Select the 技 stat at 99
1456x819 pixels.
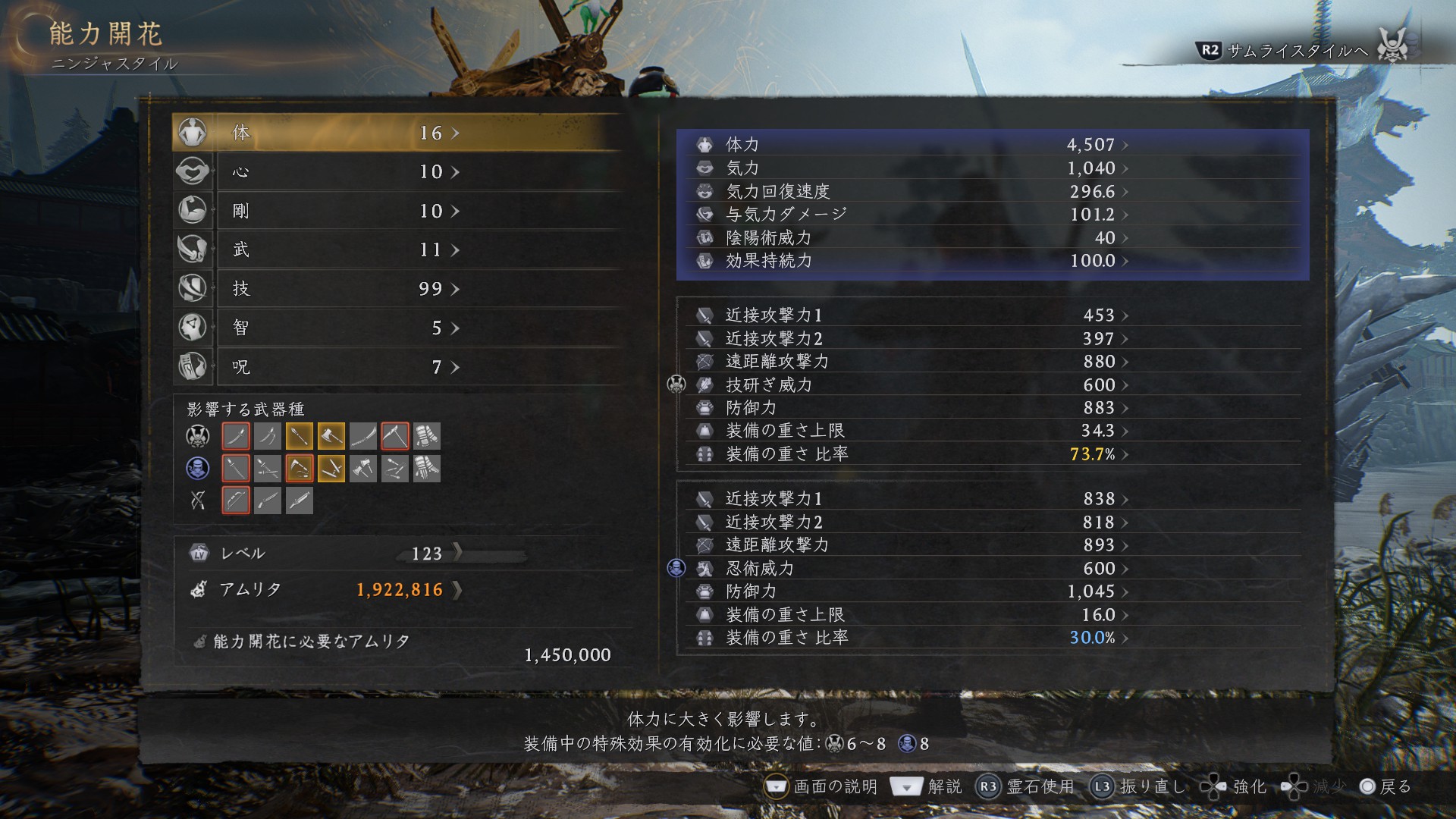(x=398, y=289)
